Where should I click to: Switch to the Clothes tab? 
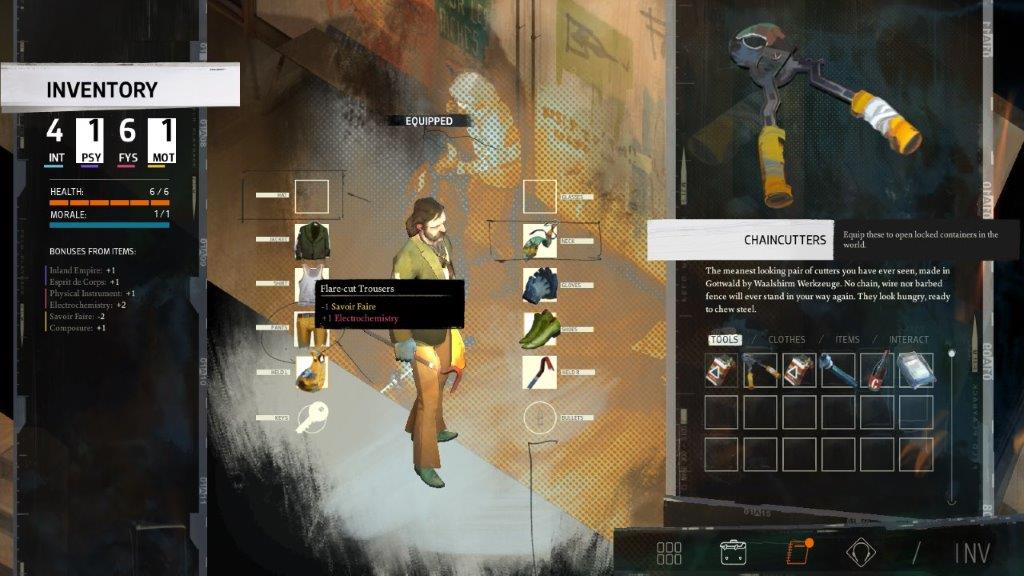pos(786,340)
